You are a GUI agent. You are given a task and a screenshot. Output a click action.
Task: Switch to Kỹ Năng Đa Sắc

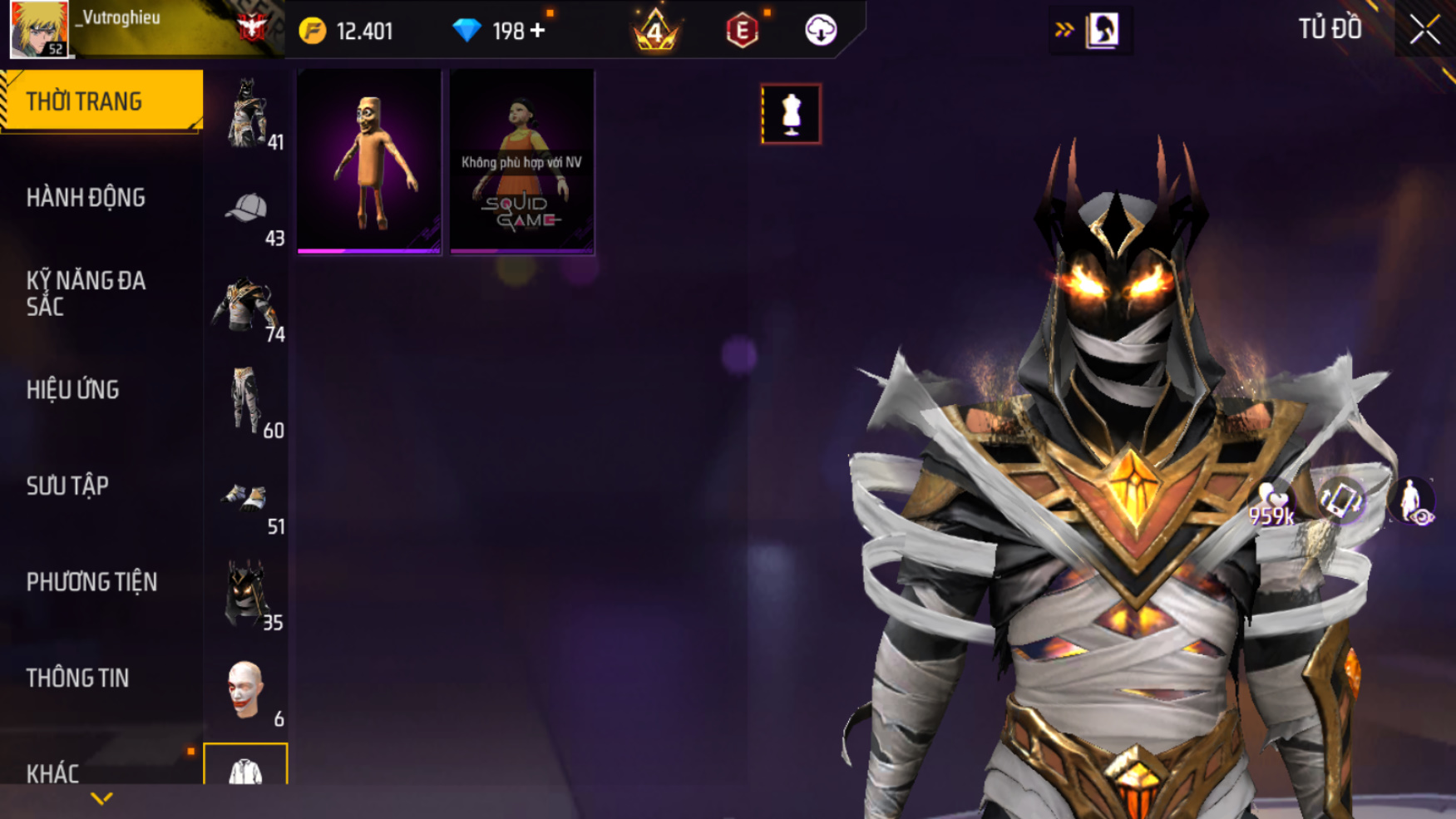[x=86, y=294]
